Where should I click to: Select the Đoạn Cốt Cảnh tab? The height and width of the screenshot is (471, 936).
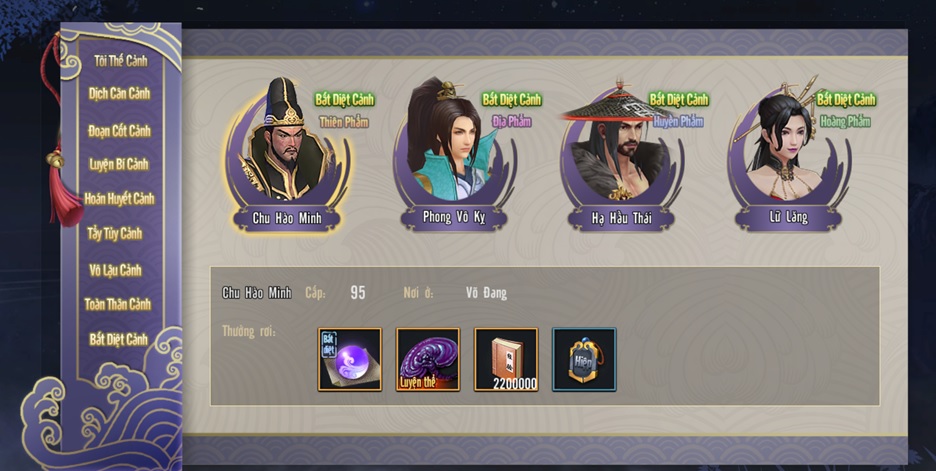[120, 130]
